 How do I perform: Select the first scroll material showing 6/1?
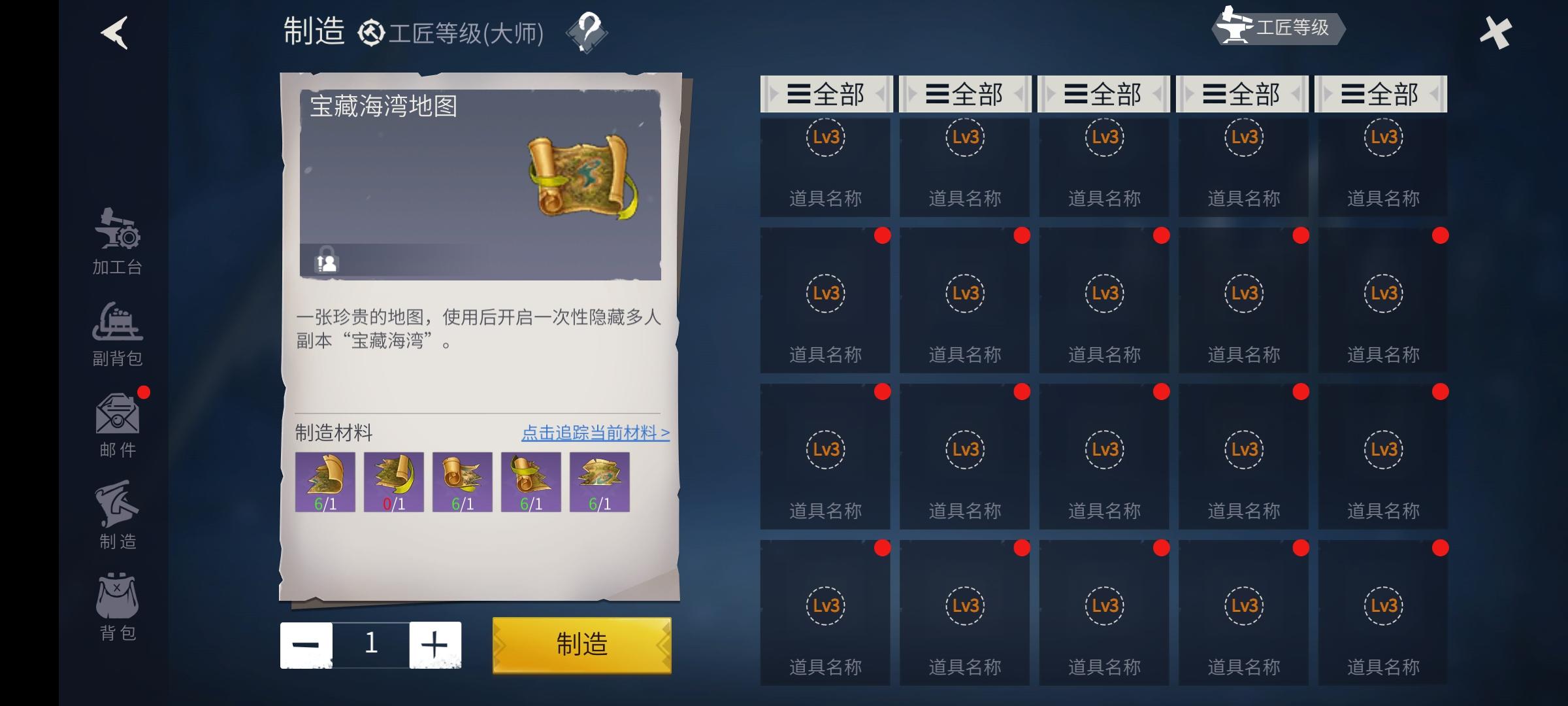click(x=325, y=482)
